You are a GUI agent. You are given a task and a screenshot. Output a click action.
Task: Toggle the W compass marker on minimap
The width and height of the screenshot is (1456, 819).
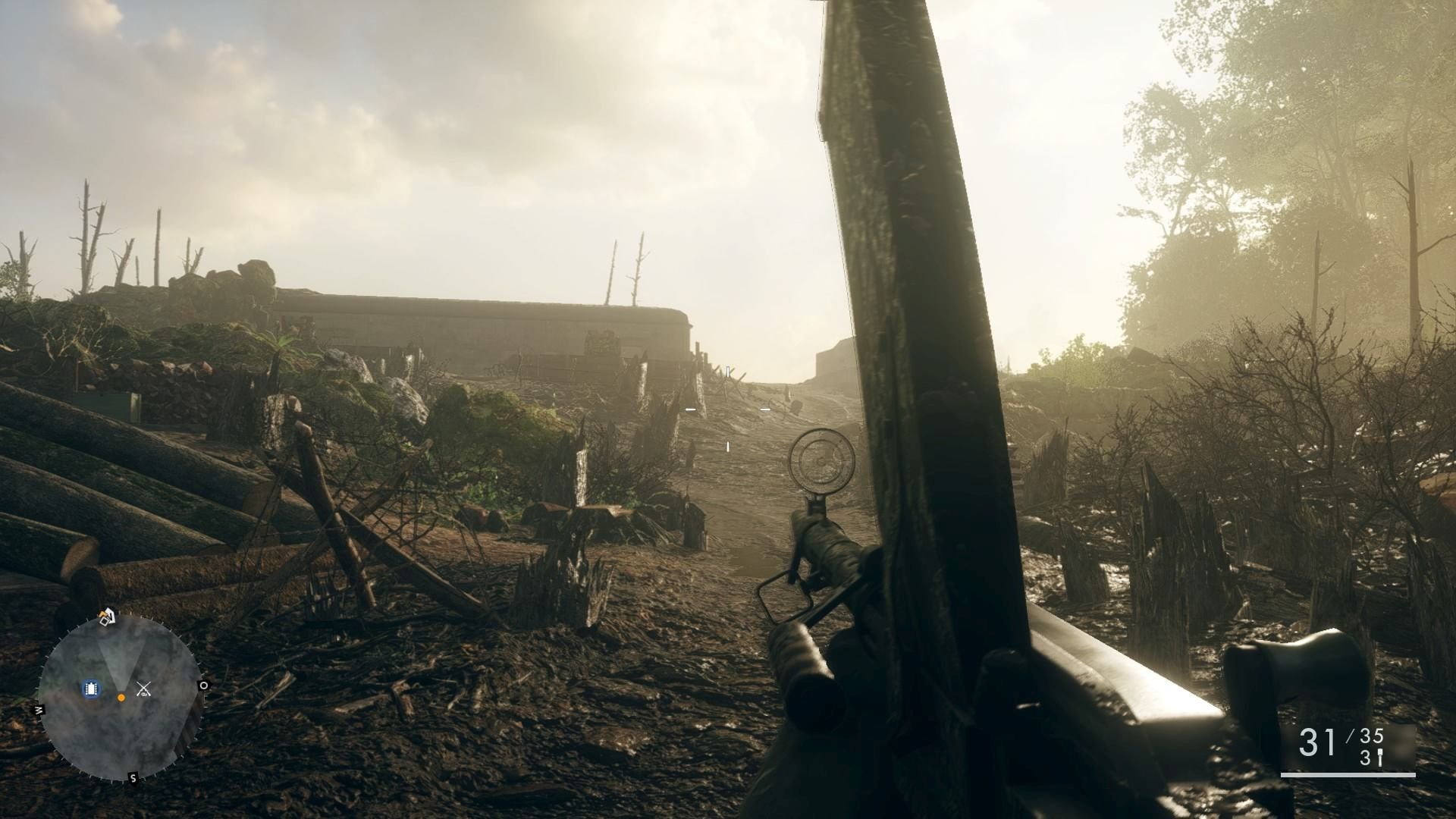(x=39, y=709)
